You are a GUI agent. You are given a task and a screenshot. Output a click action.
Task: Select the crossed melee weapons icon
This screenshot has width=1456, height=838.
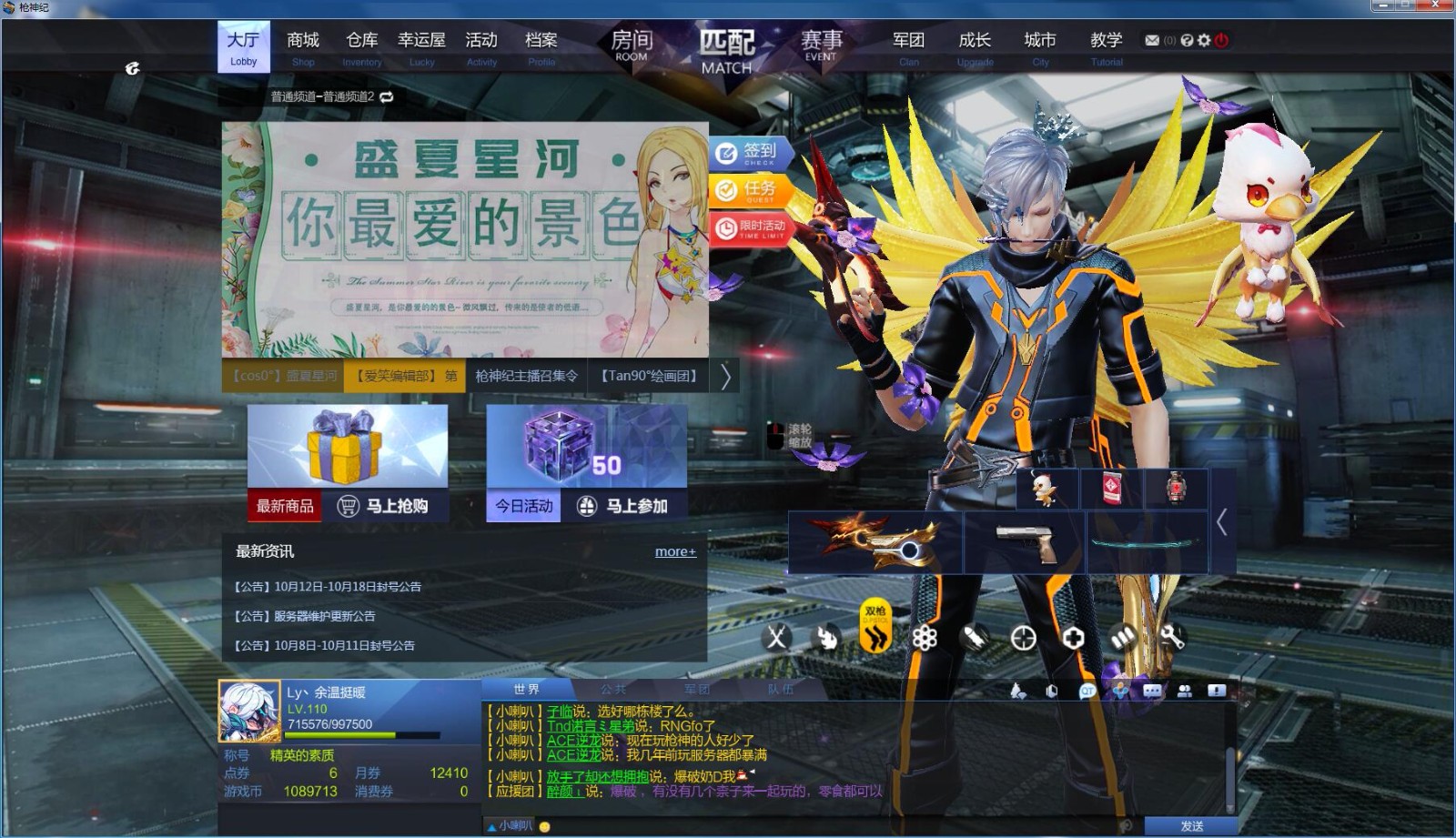pos(776,639)
